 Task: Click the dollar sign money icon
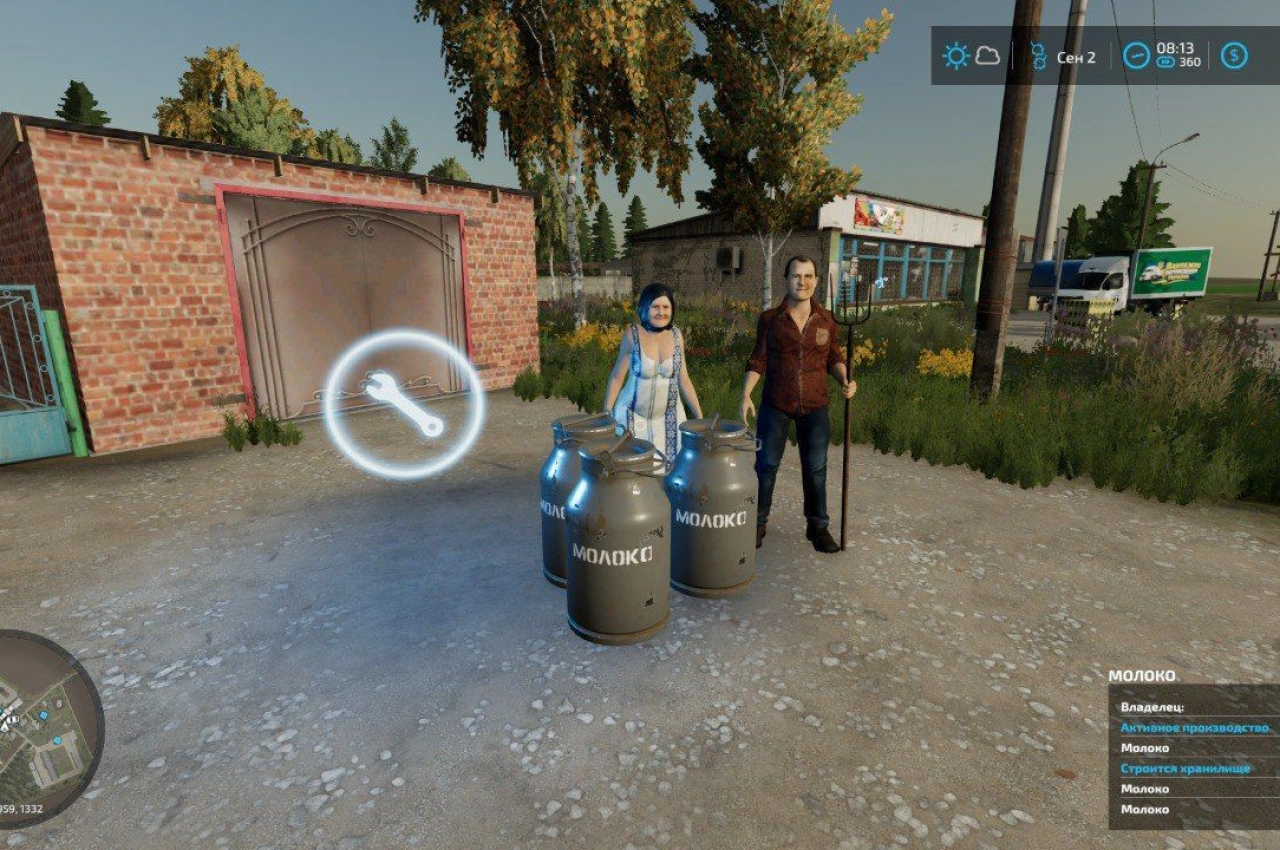(x=1234, y=56)
